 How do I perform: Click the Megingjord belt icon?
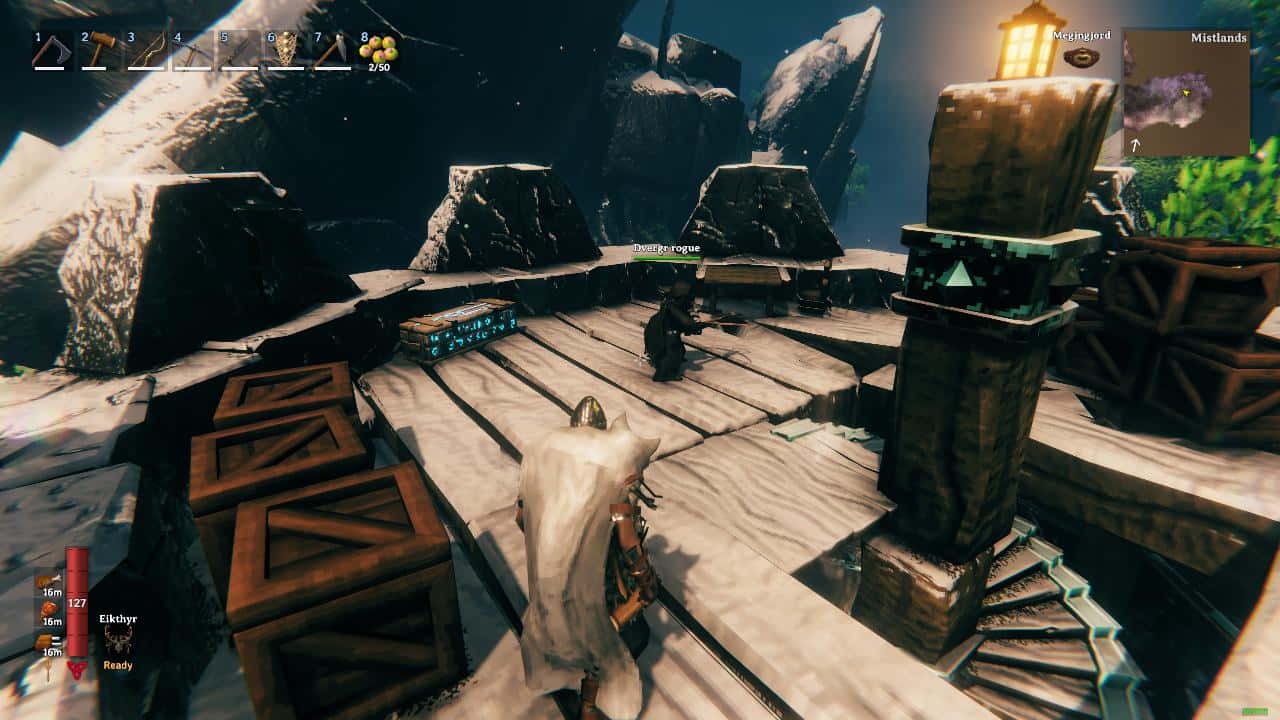tap(1081, 58)
